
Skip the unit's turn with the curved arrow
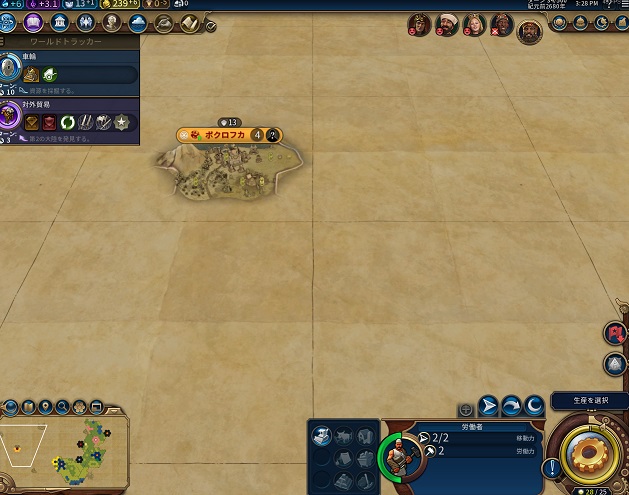pyautogui.click(x=511, y=406)
